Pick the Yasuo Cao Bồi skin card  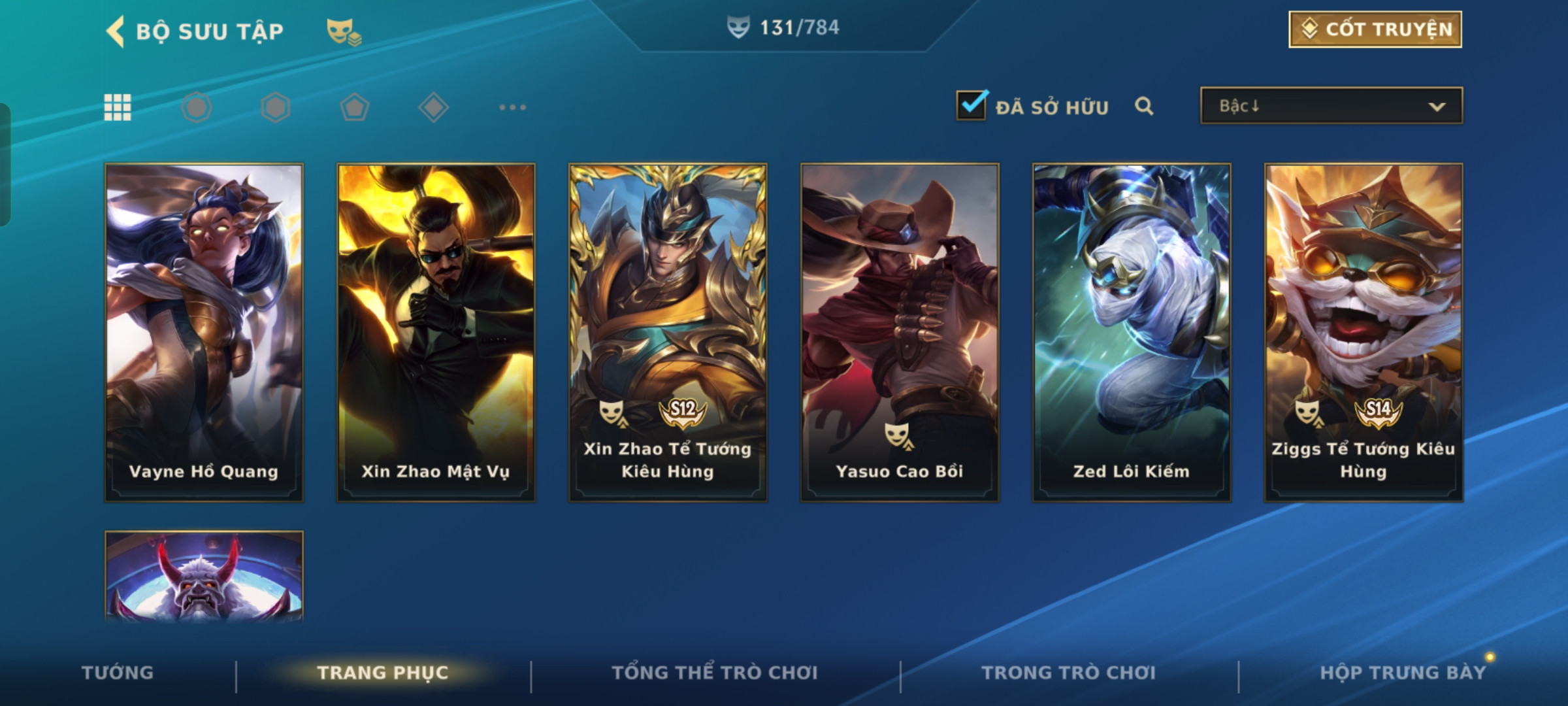[900, 332]
